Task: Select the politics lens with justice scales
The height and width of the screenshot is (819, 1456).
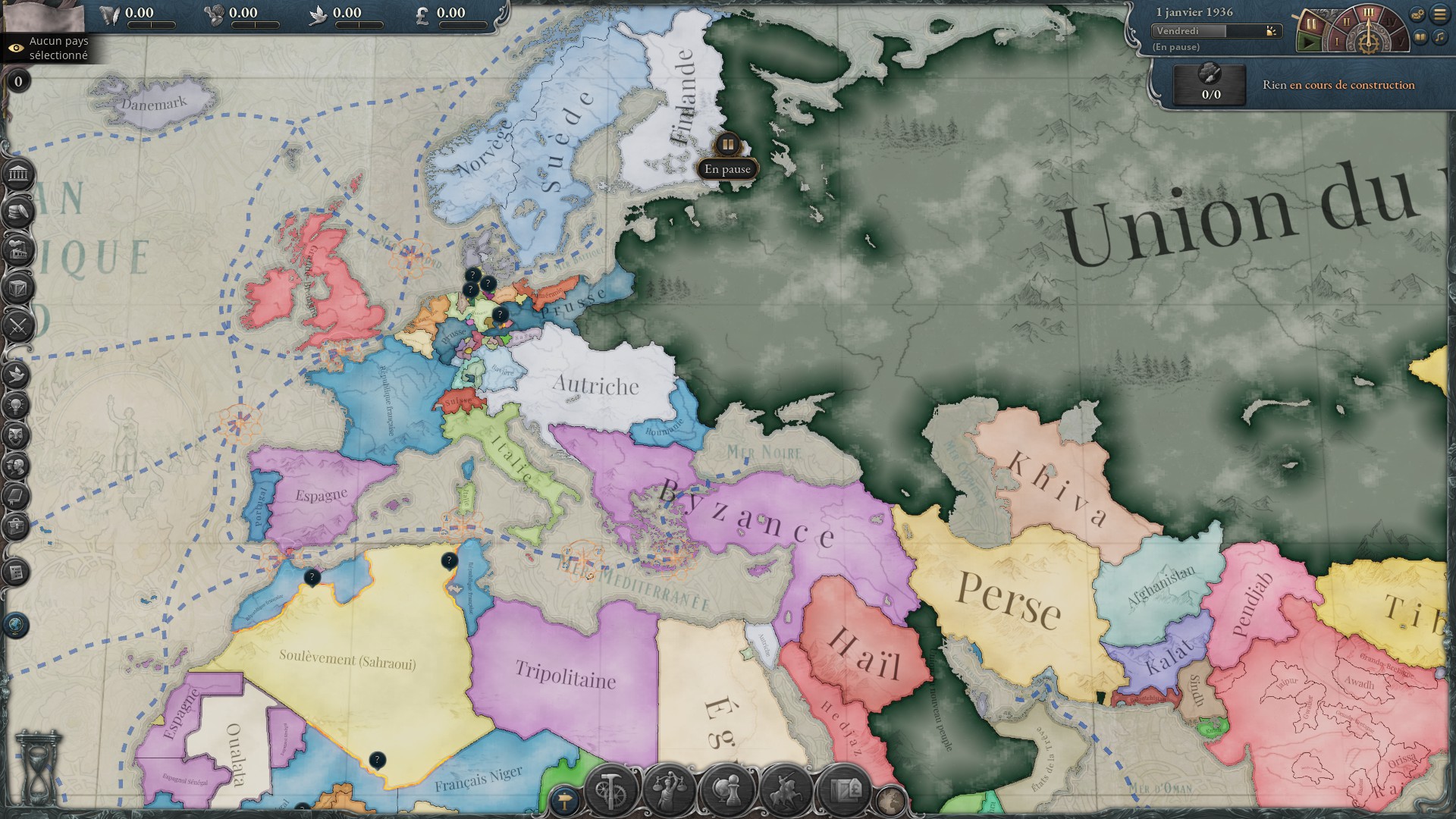Action: click(x=667, y=791)
